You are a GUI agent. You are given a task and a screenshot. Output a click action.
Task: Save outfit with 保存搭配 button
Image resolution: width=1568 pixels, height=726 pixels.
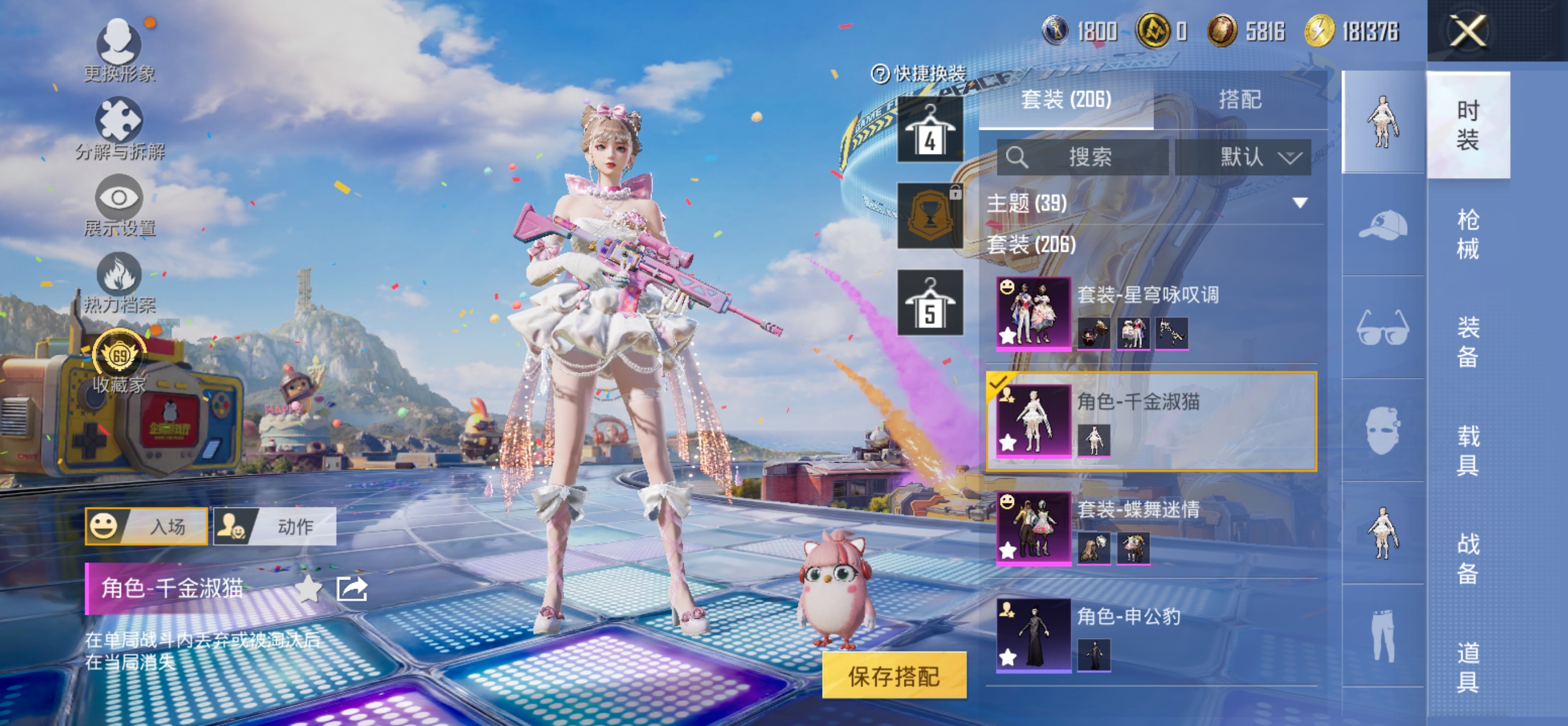tap(894, 675)
